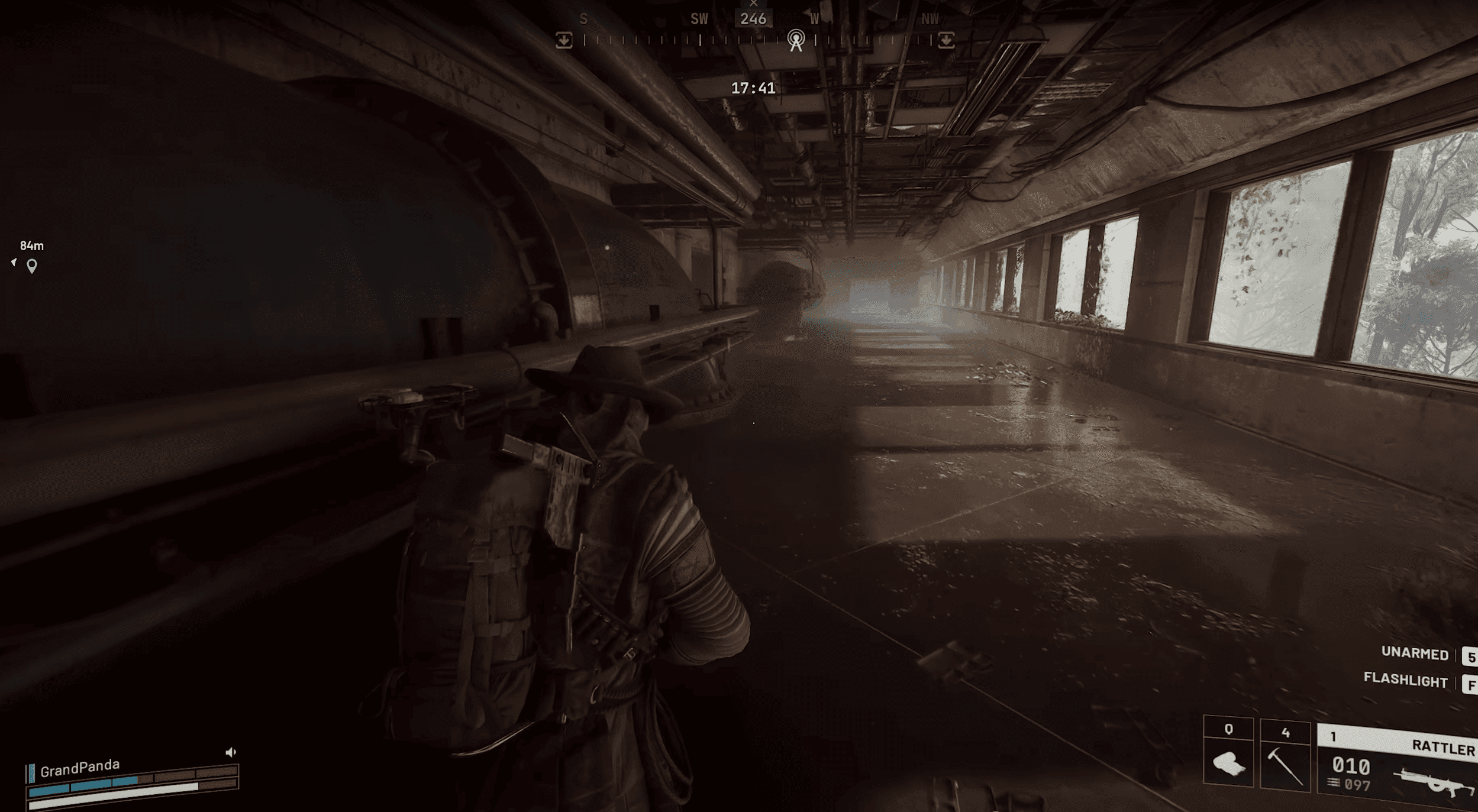Click the 84m waypoint pin marker

point(32,266)
